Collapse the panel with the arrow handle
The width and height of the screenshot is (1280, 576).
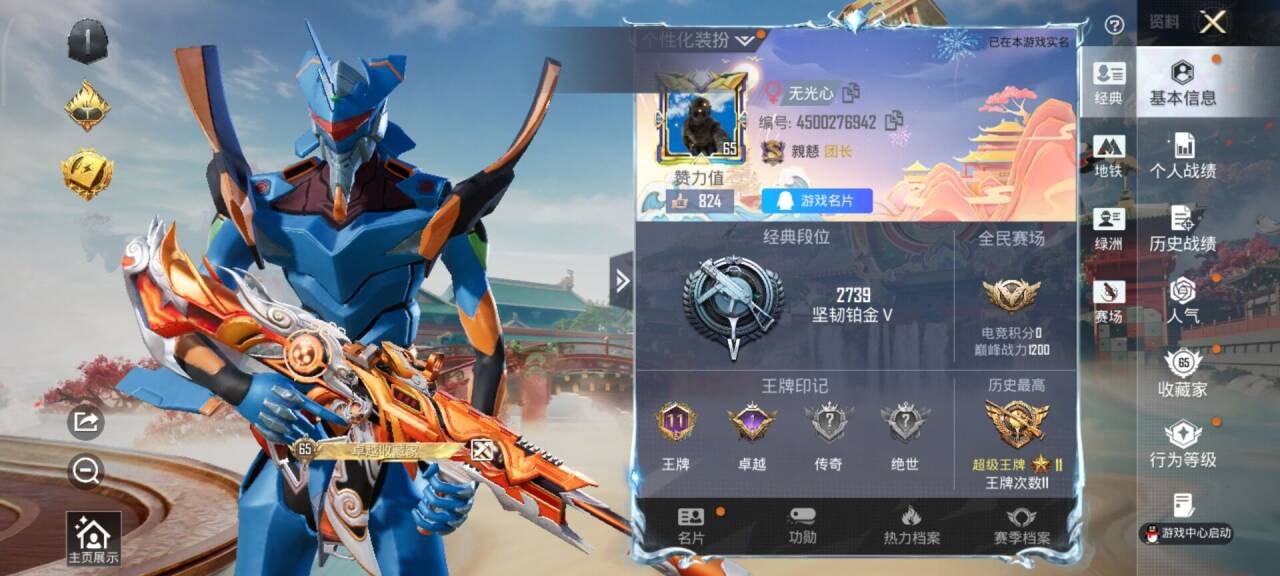pos(622,281)
